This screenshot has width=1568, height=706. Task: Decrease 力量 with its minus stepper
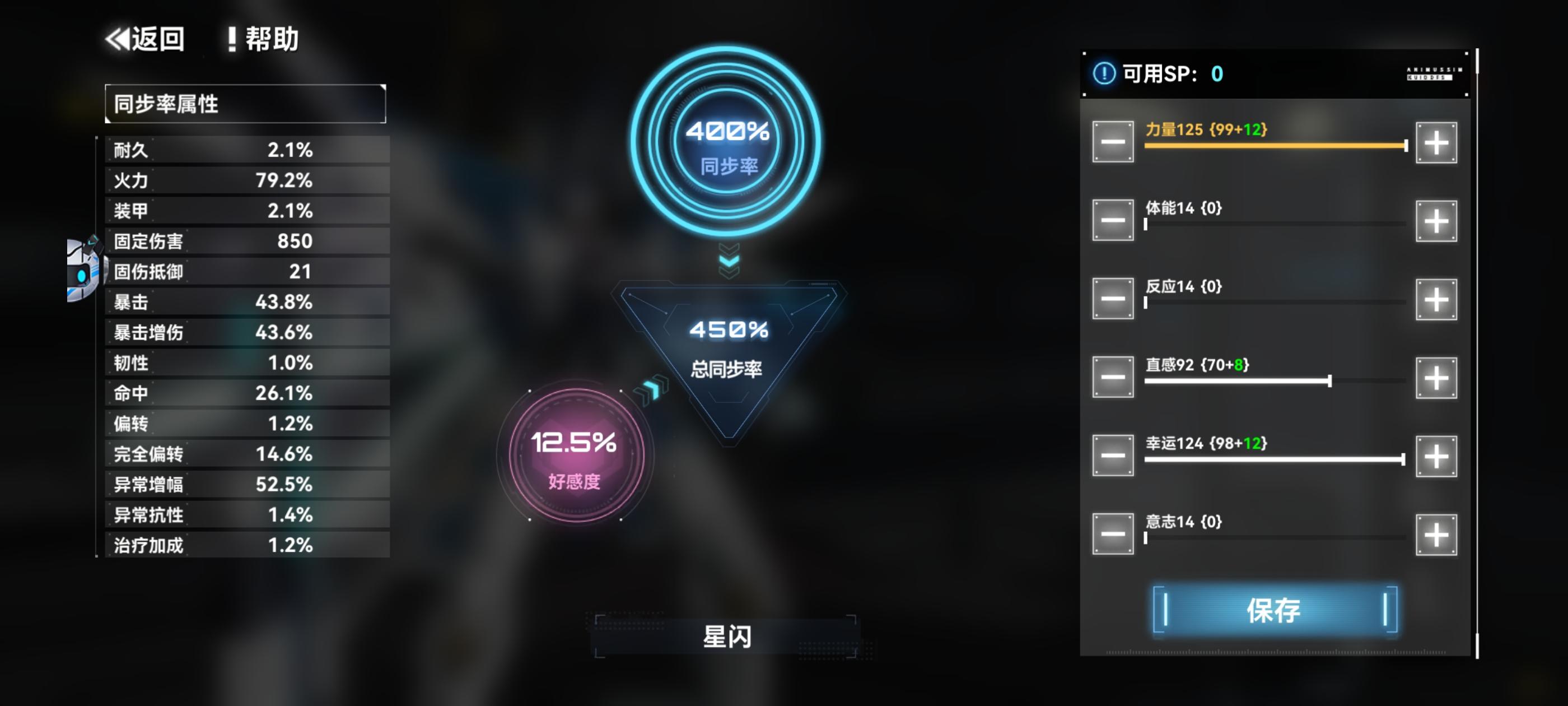click(1112, 142)
